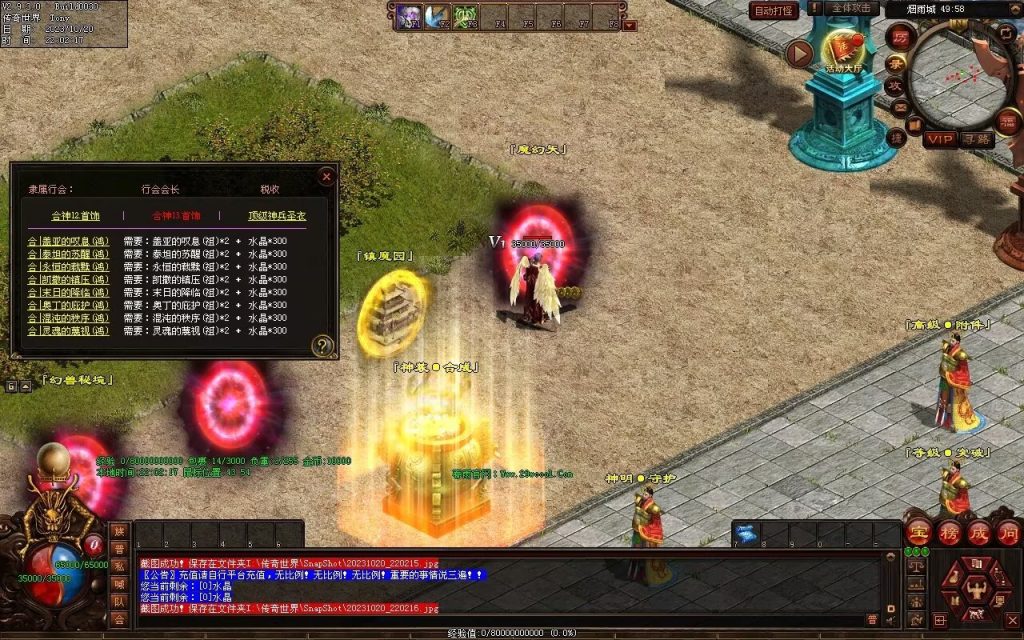
Task: Activate the 寻路 pathfinding button
Action: (x=977, y=139)
